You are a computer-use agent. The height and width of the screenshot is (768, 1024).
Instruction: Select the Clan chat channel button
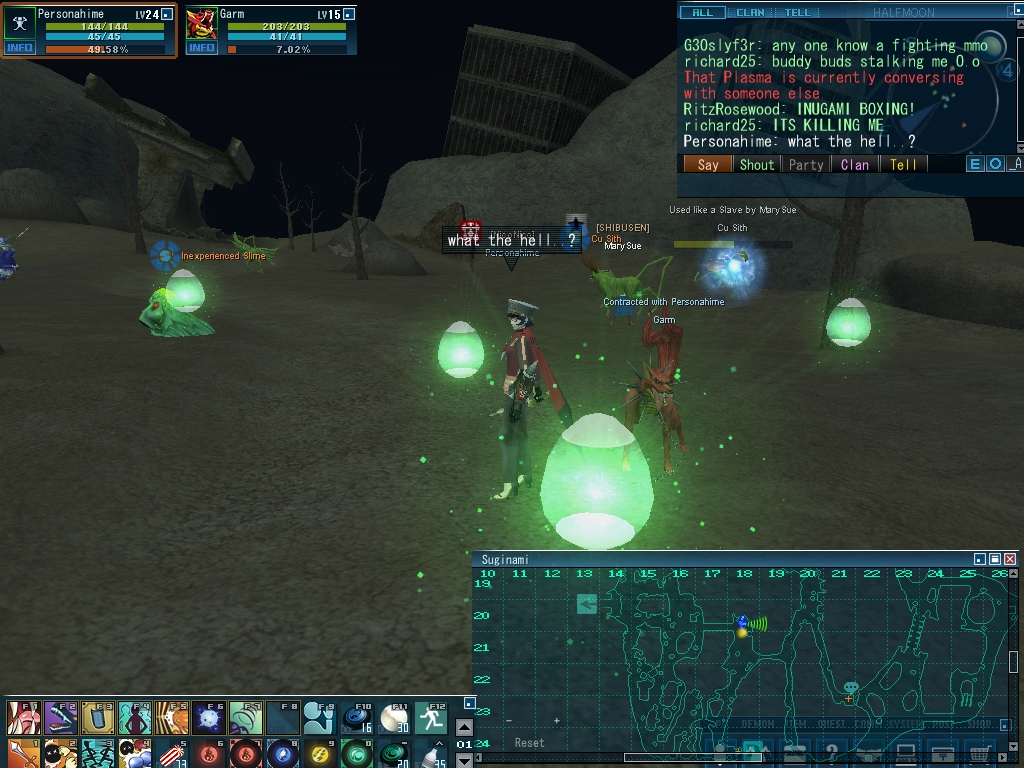(855, 165)
